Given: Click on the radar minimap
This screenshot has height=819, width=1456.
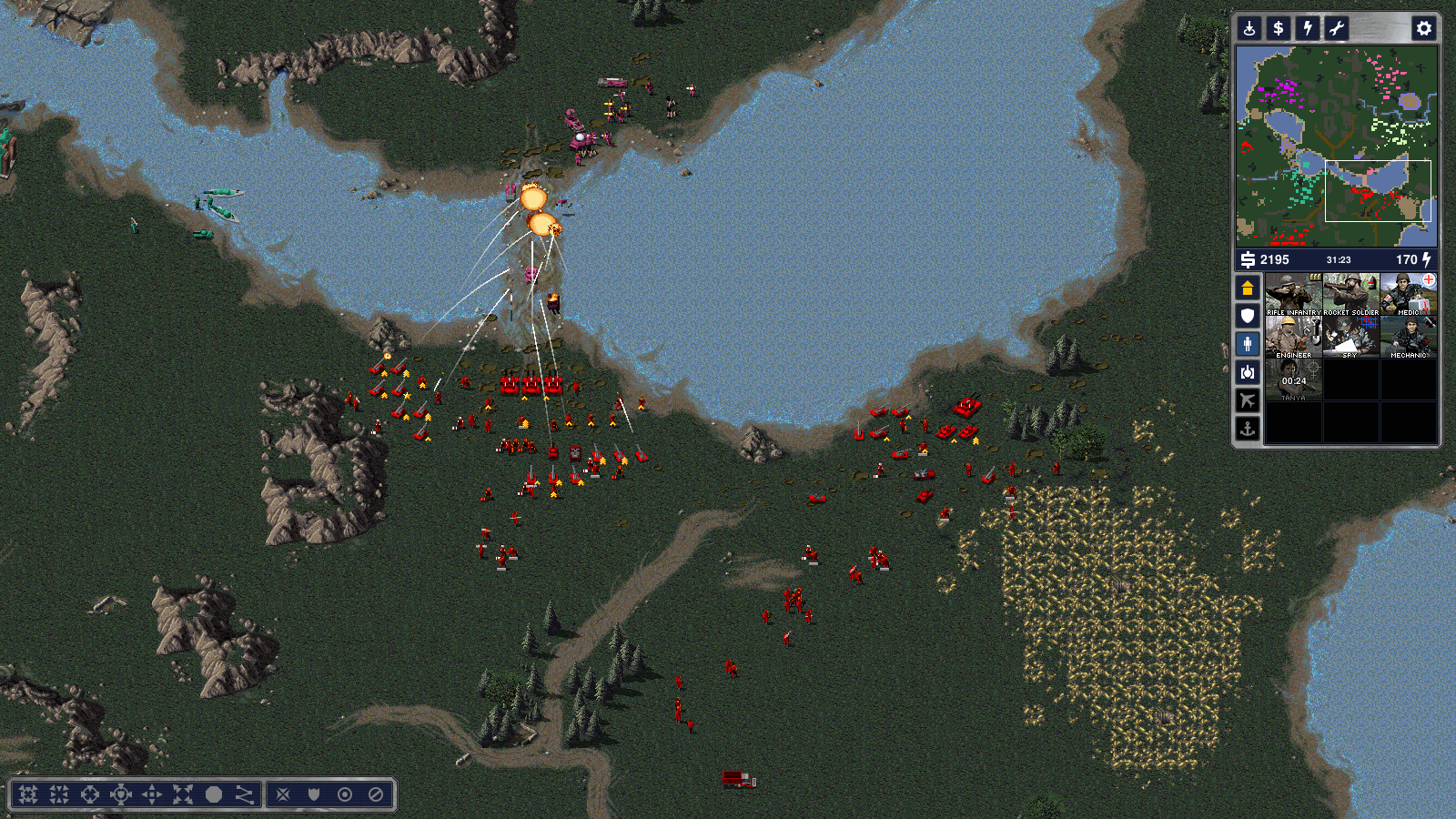Looking at the screenshot, I should click(x=1336, y=146).
